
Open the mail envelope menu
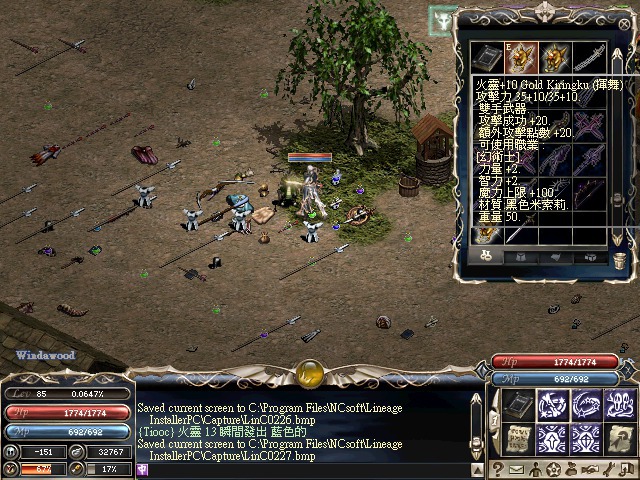(x=517, y=469)
